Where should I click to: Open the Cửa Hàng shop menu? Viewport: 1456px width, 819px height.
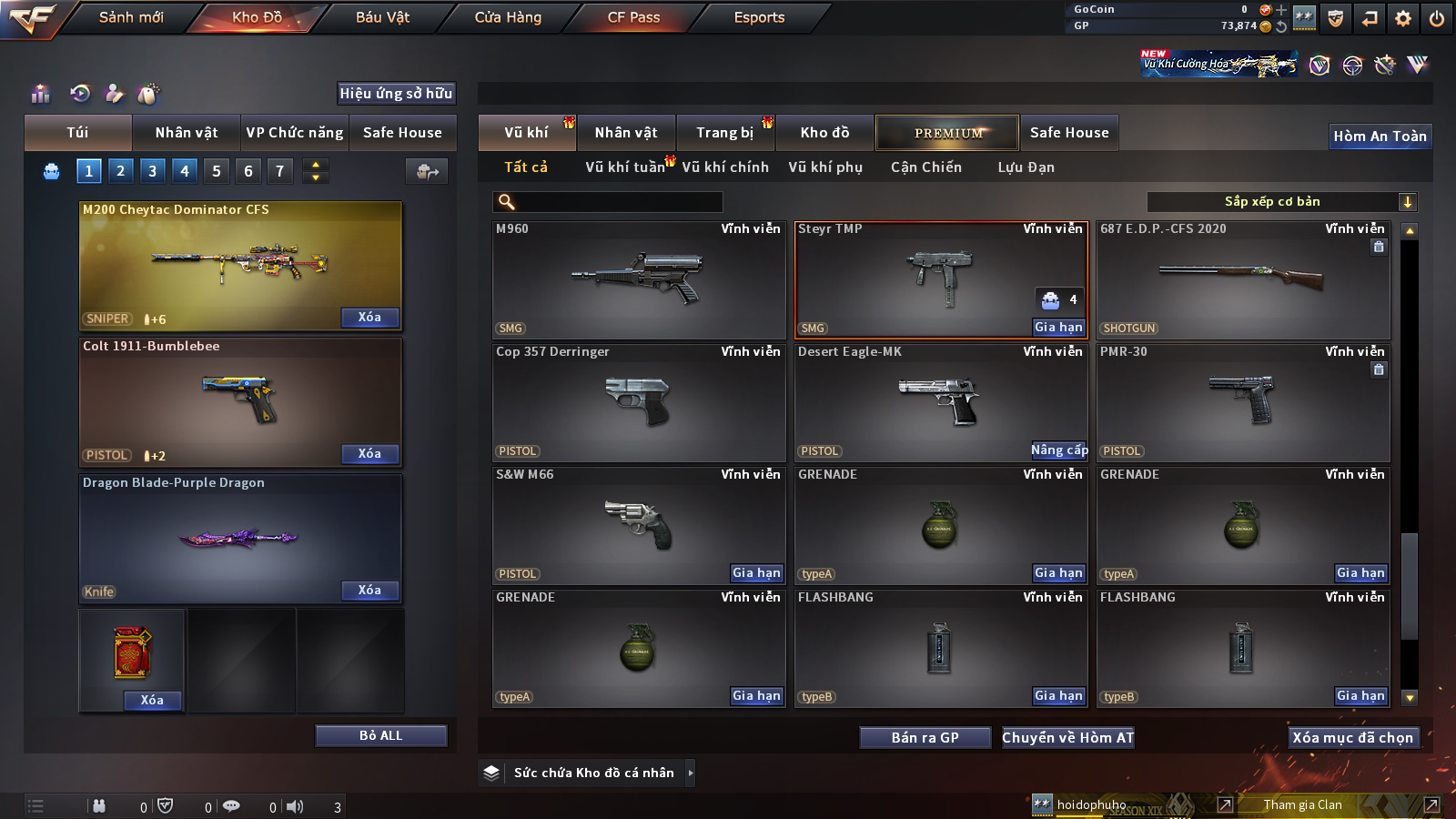click(508, 17)
